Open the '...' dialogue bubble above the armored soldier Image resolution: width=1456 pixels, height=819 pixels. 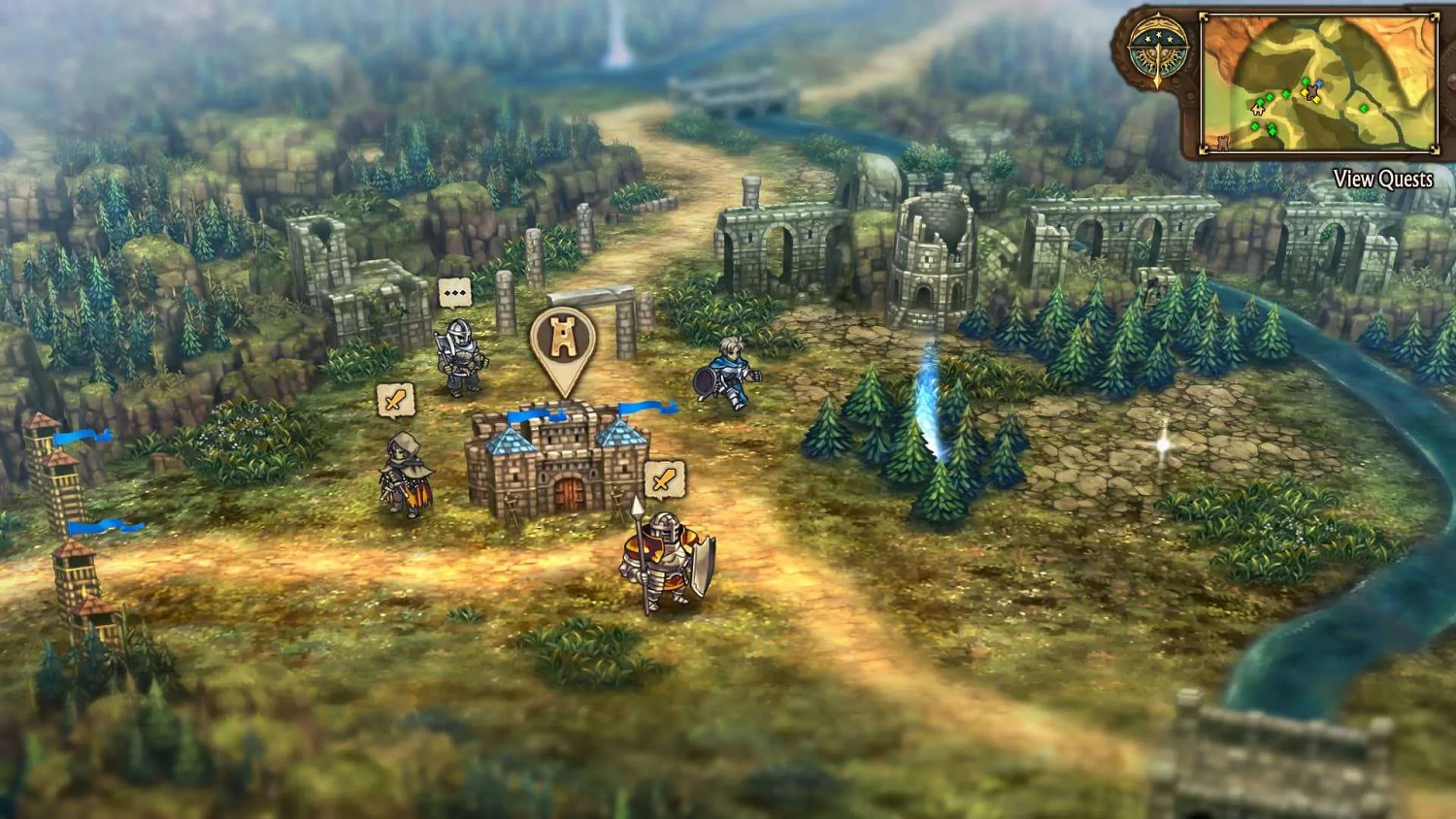click(x=455, y=291)
